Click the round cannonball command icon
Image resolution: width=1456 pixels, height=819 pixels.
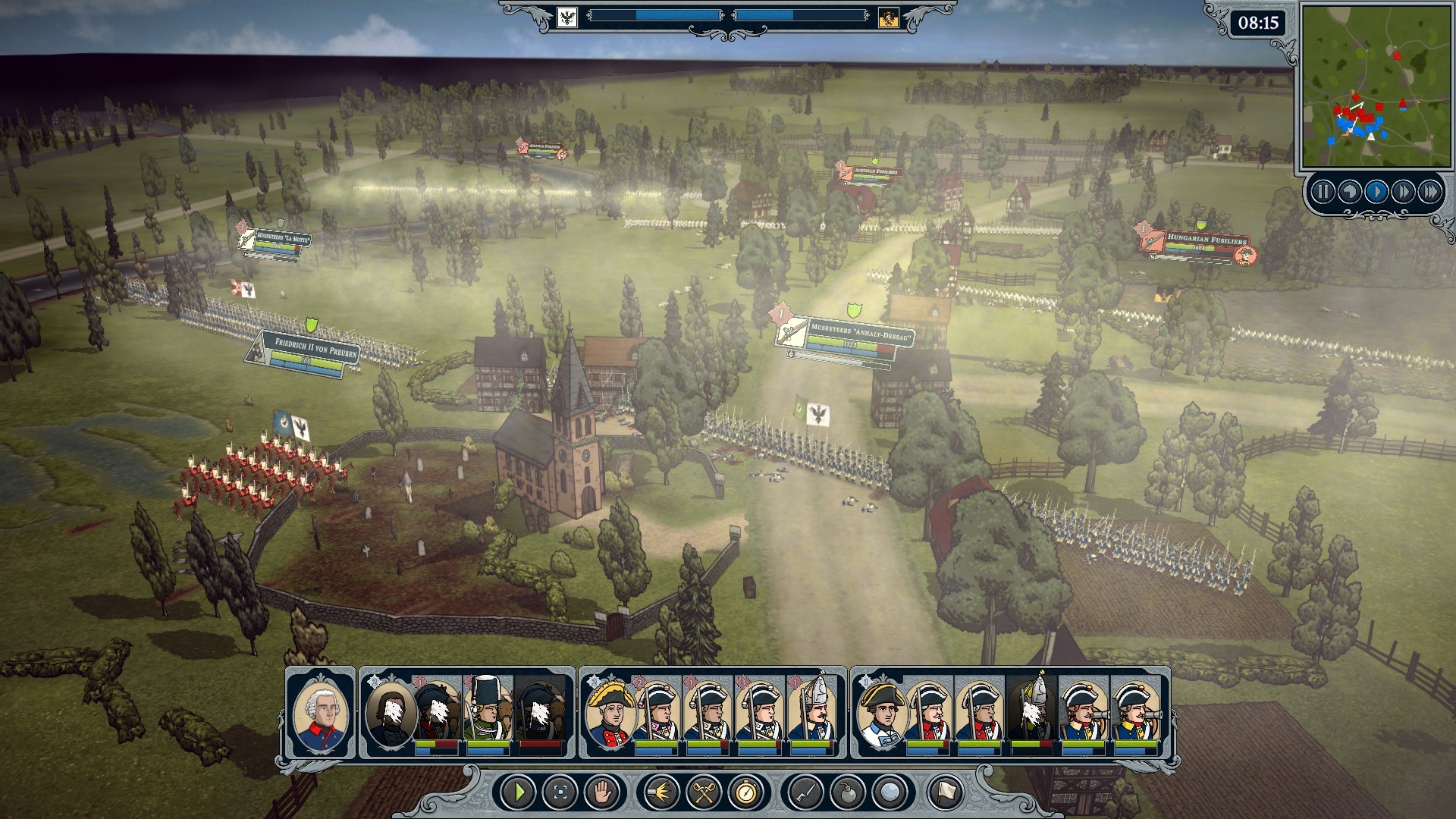click(889, 793)
